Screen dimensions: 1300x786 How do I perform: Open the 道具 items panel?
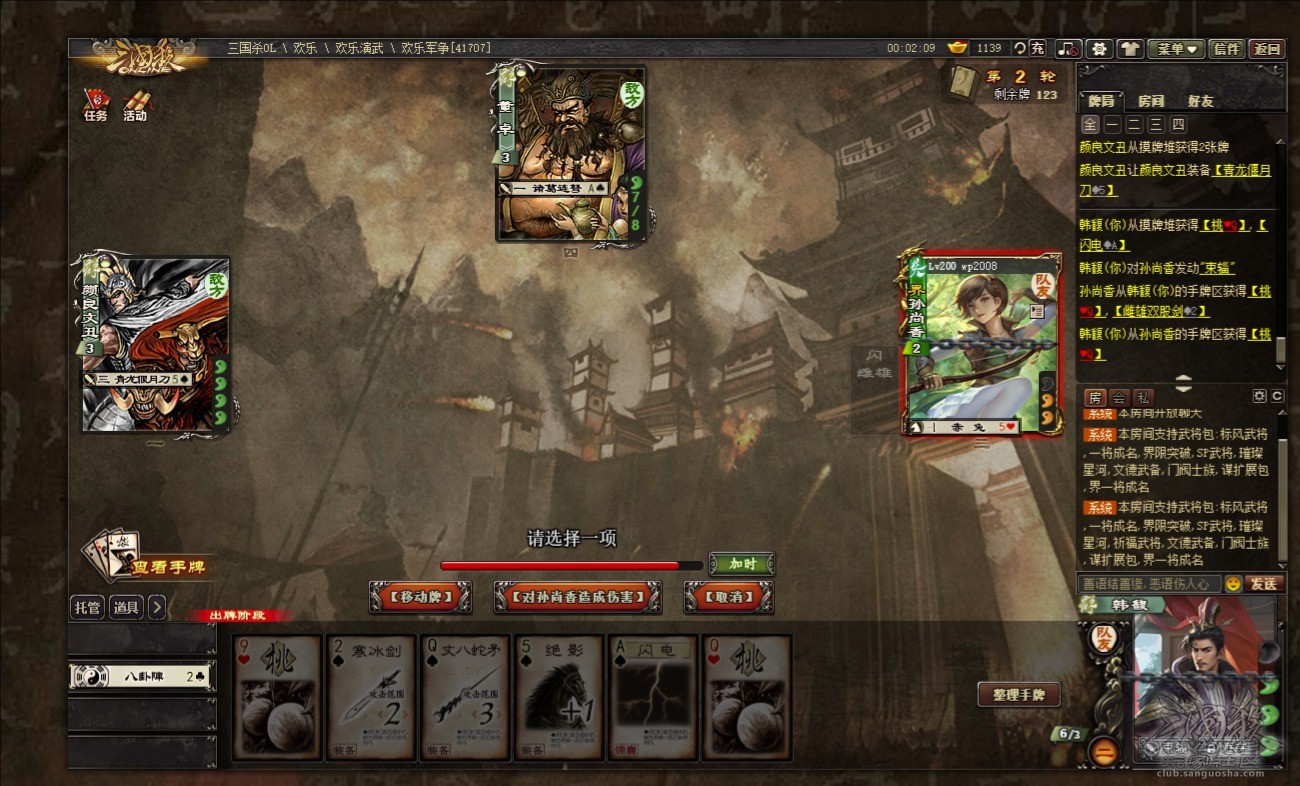click(x=126, y=607)
